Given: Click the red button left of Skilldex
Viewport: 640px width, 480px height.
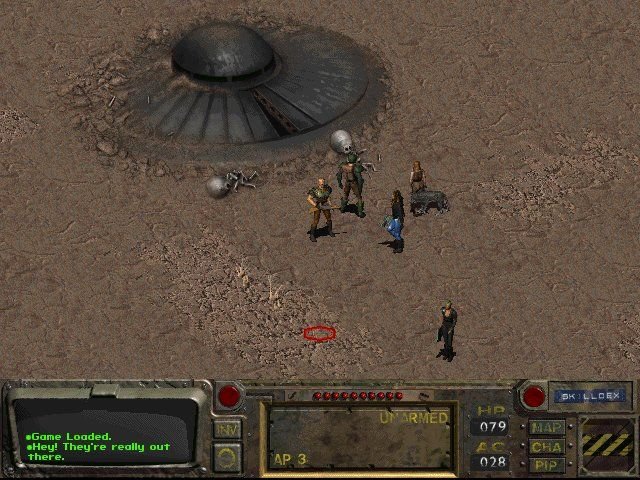Looking at the screenshot, I should click(x=533, y=396).
